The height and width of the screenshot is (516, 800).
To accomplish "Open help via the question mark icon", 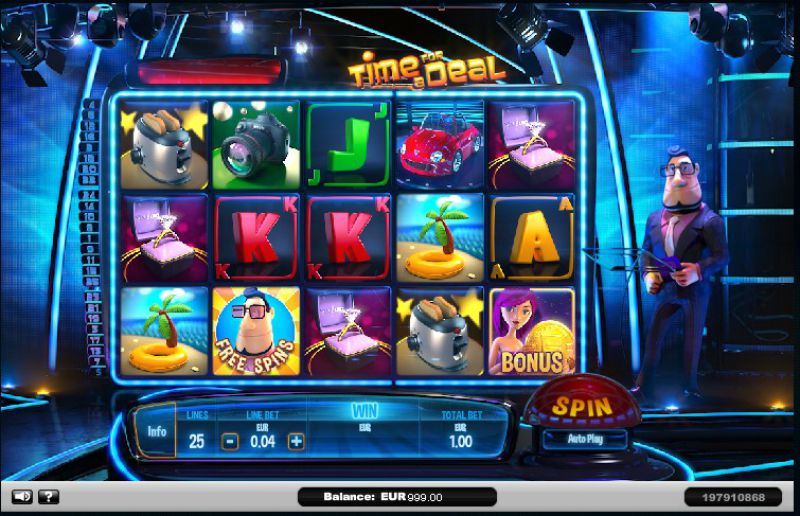I will 48,496.
